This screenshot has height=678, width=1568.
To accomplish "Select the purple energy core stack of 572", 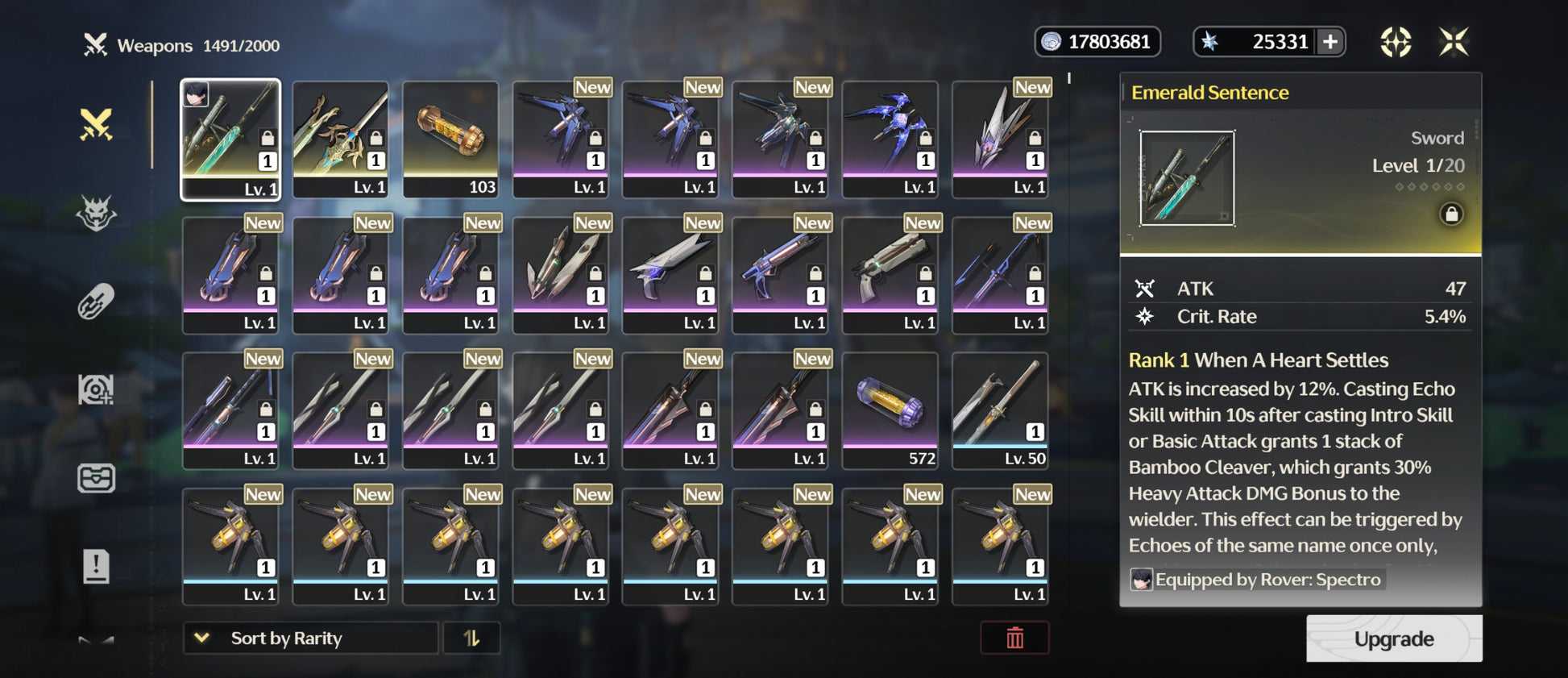I will (x=890, y=410).
